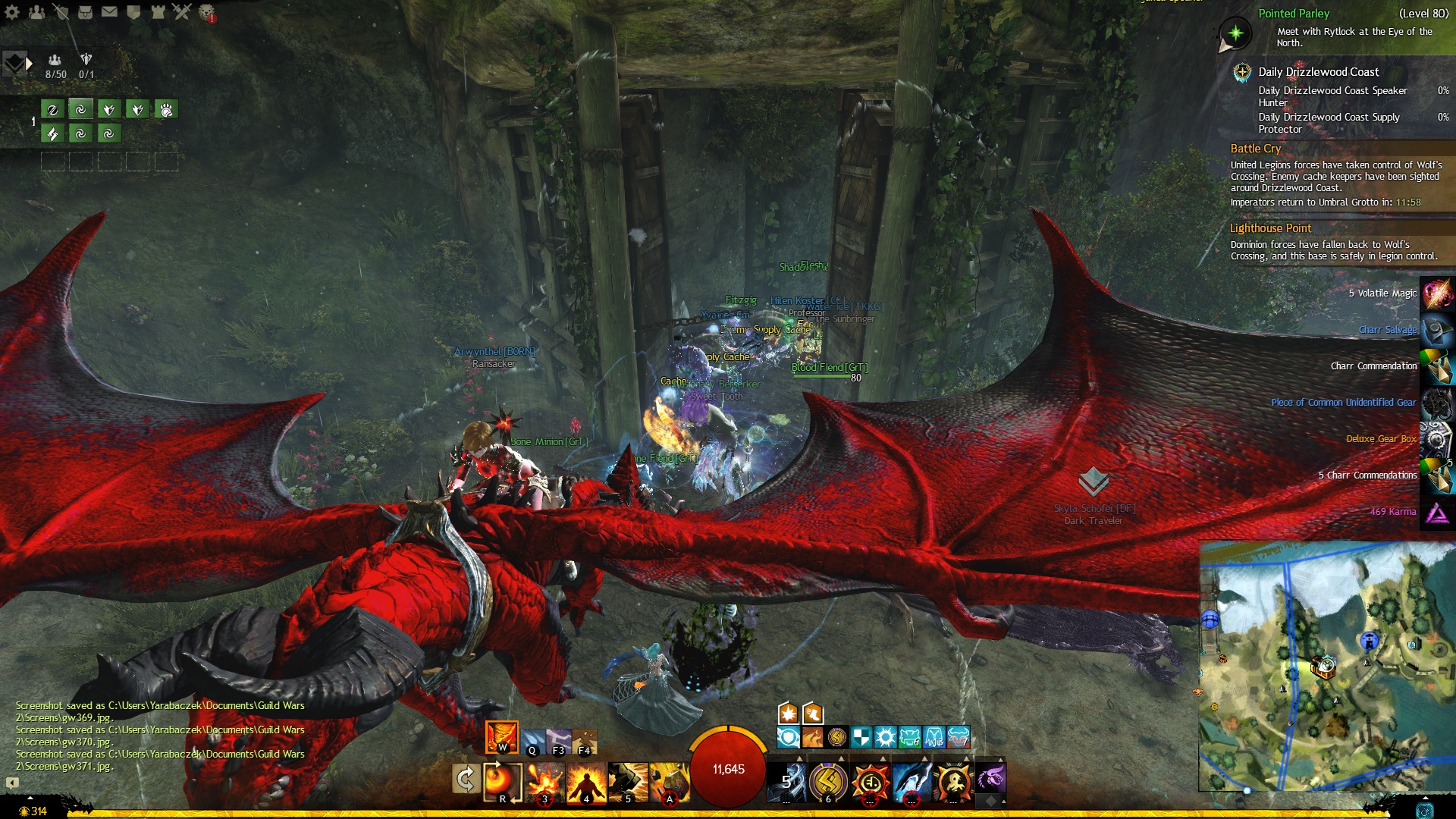Viewport: 1456px width, 819px height.
Task: Use the fire tornado attunement skill W
Action: 501,736
